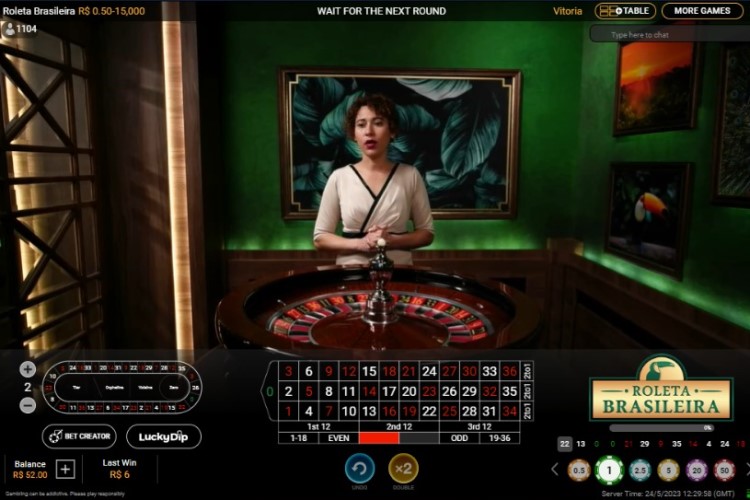Bet on the 19-36 range
This screenshot has width=750, height=500.
pyautogui.click(x=499, y=438)
